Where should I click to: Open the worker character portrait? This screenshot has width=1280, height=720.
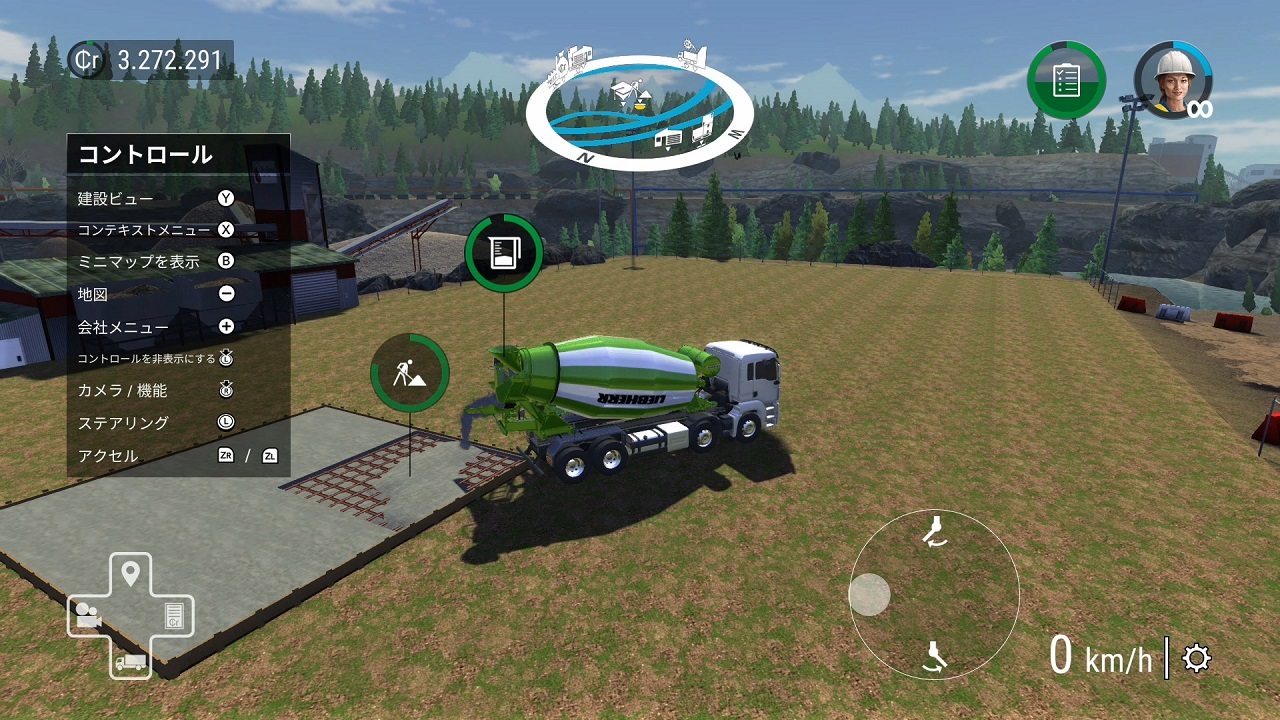click(x=1172, y=80)
